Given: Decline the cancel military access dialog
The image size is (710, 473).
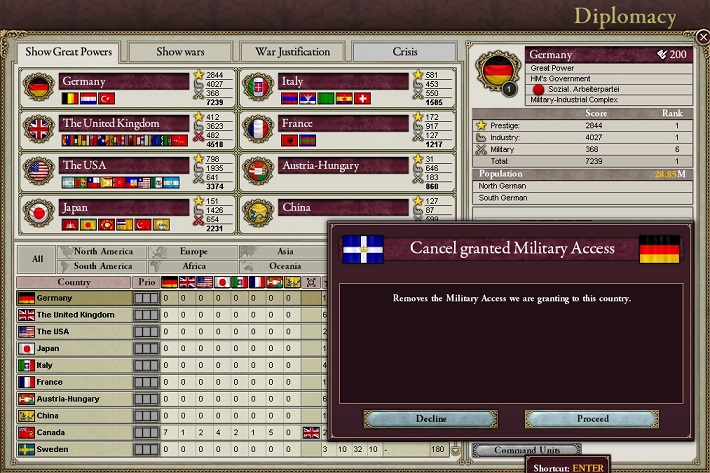Looking at the screenshot, I should pos(431,419).
